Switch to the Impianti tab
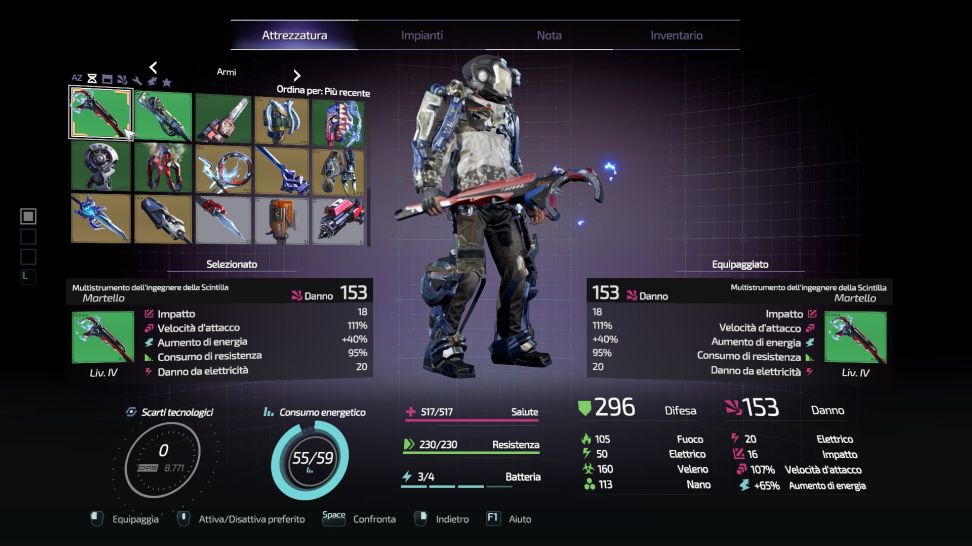 [x=421, y=35]
